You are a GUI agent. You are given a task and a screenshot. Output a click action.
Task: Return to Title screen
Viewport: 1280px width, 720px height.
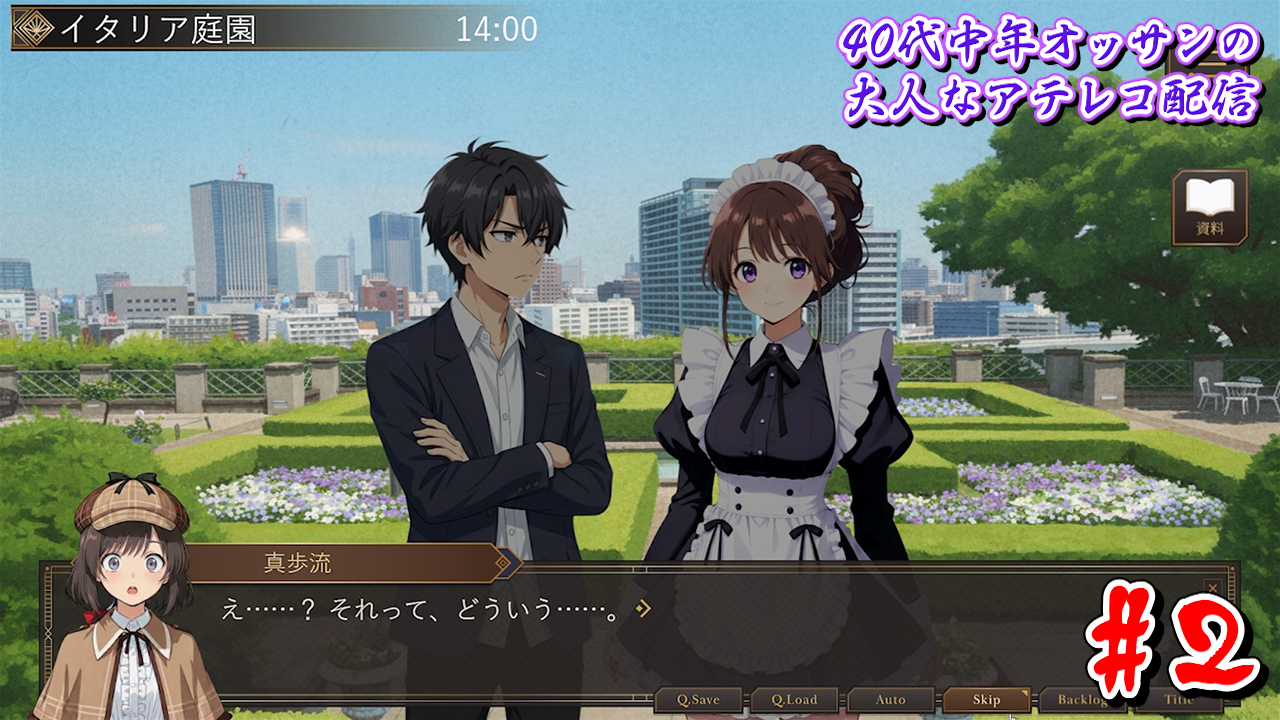point(1178,700)
